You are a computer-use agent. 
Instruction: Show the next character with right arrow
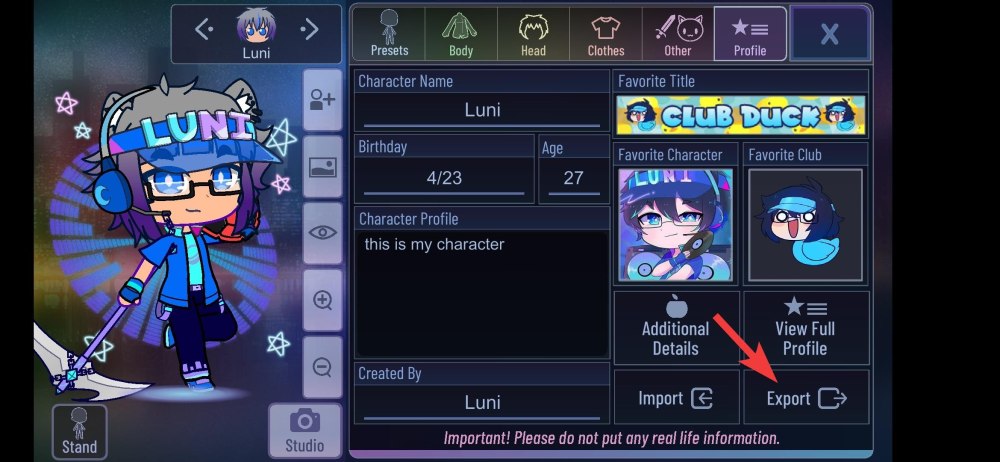[x=310, y=29]
